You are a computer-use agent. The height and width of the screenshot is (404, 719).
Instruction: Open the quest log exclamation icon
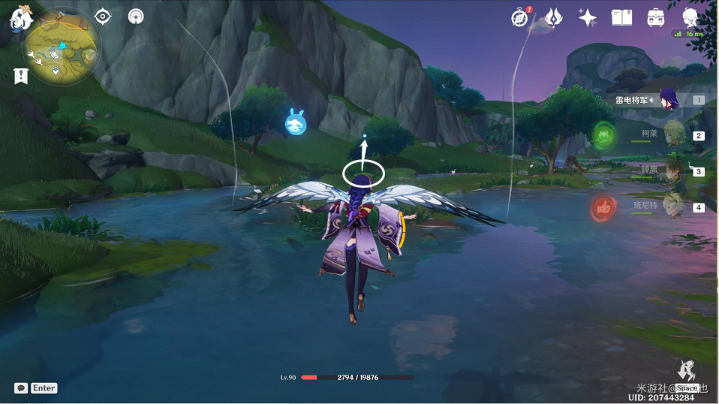(20, 75)
